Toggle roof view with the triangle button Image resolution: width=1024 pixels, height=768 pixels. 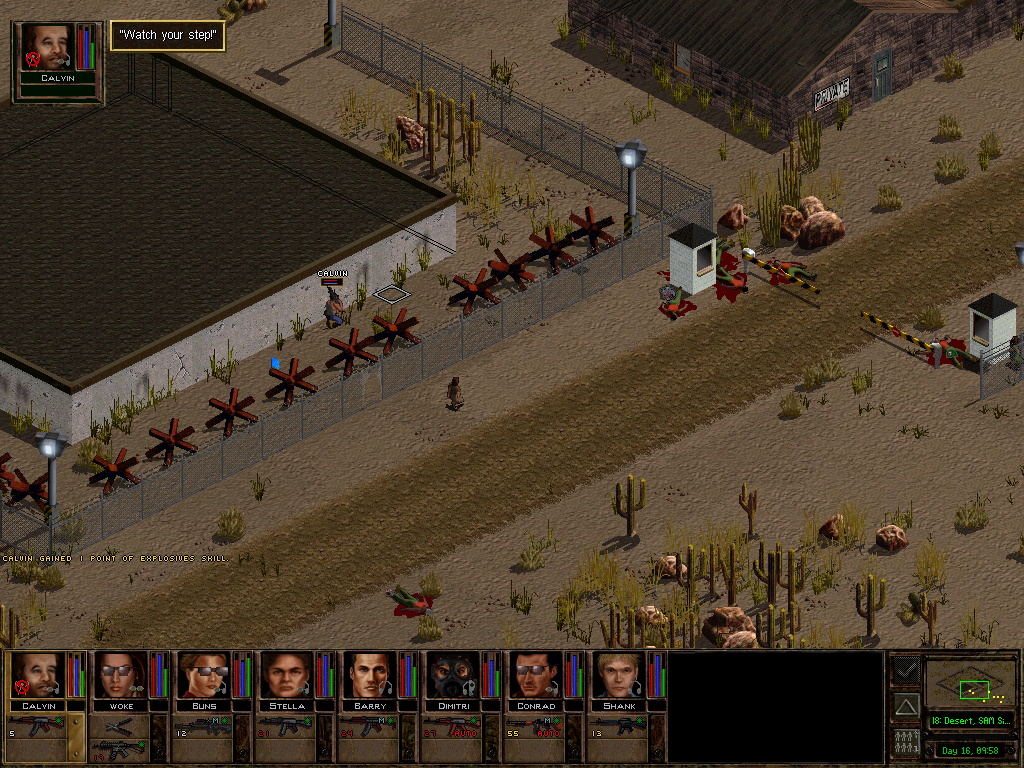906,706
